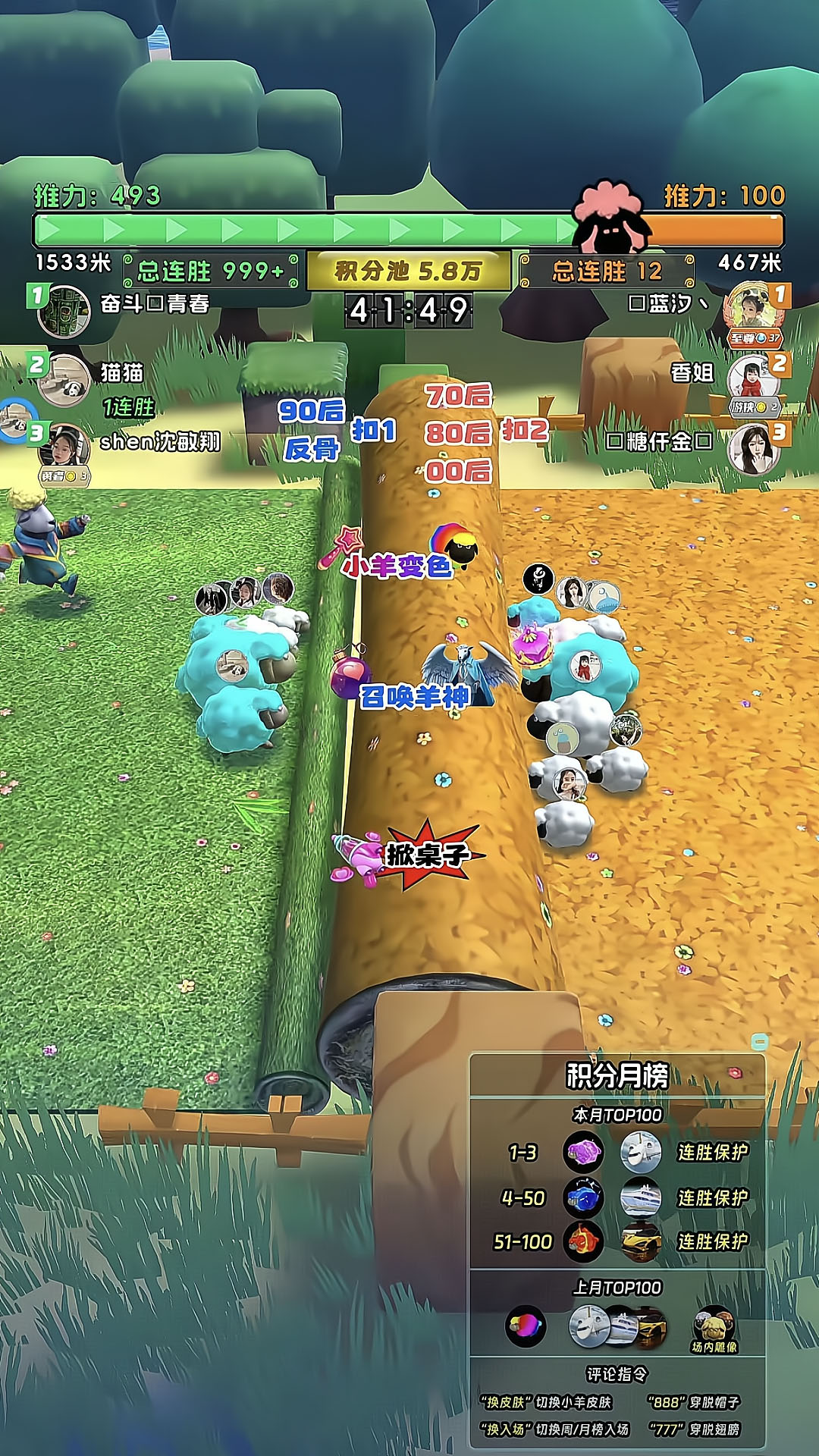
Task: Inspect the purple gem reward for rank 1-3
Action: [583, 1153]
